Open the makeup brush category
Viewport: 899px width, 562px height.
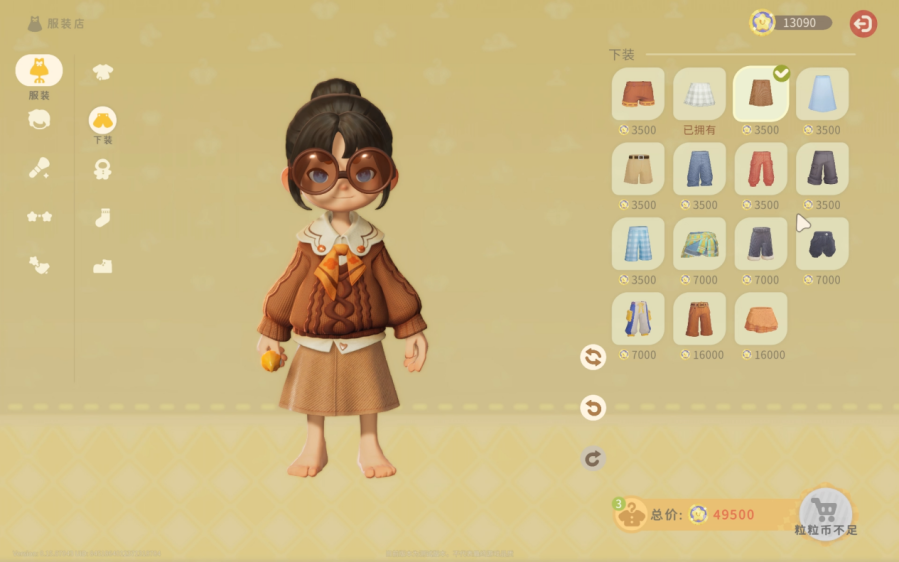pos(39,168)
